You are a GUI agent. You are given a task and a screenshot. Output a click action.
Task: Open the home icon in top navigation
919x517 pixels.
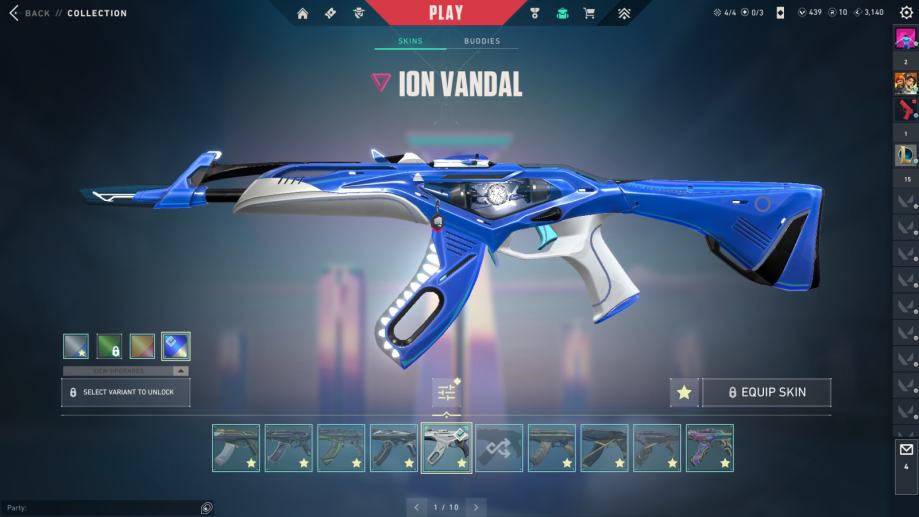pyautogui.click(x=303, y=13)
